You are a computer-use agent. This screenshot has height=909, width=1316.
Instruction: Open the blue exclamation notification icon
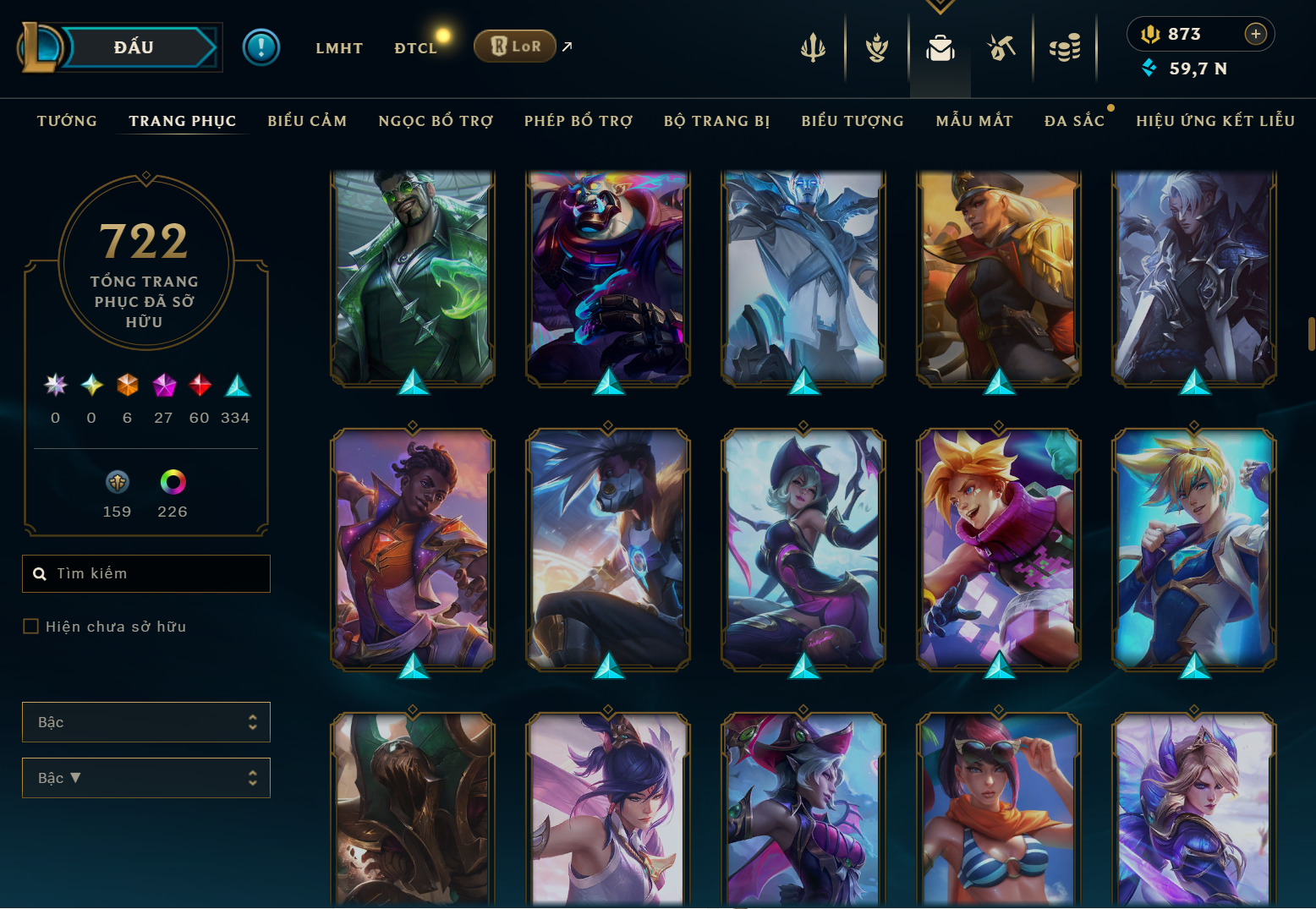(260, 47)
